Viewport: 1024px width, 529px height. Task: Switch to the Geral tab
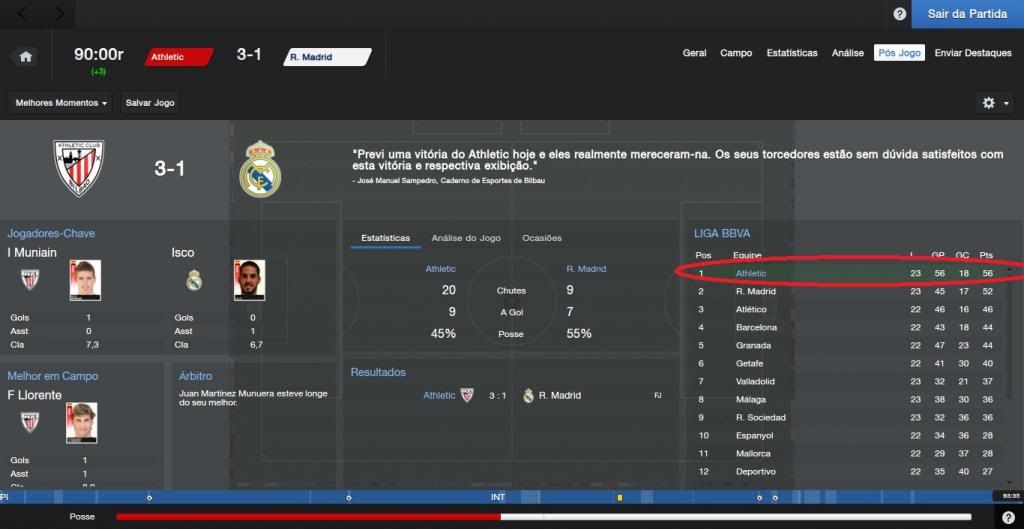pos(694,53)
